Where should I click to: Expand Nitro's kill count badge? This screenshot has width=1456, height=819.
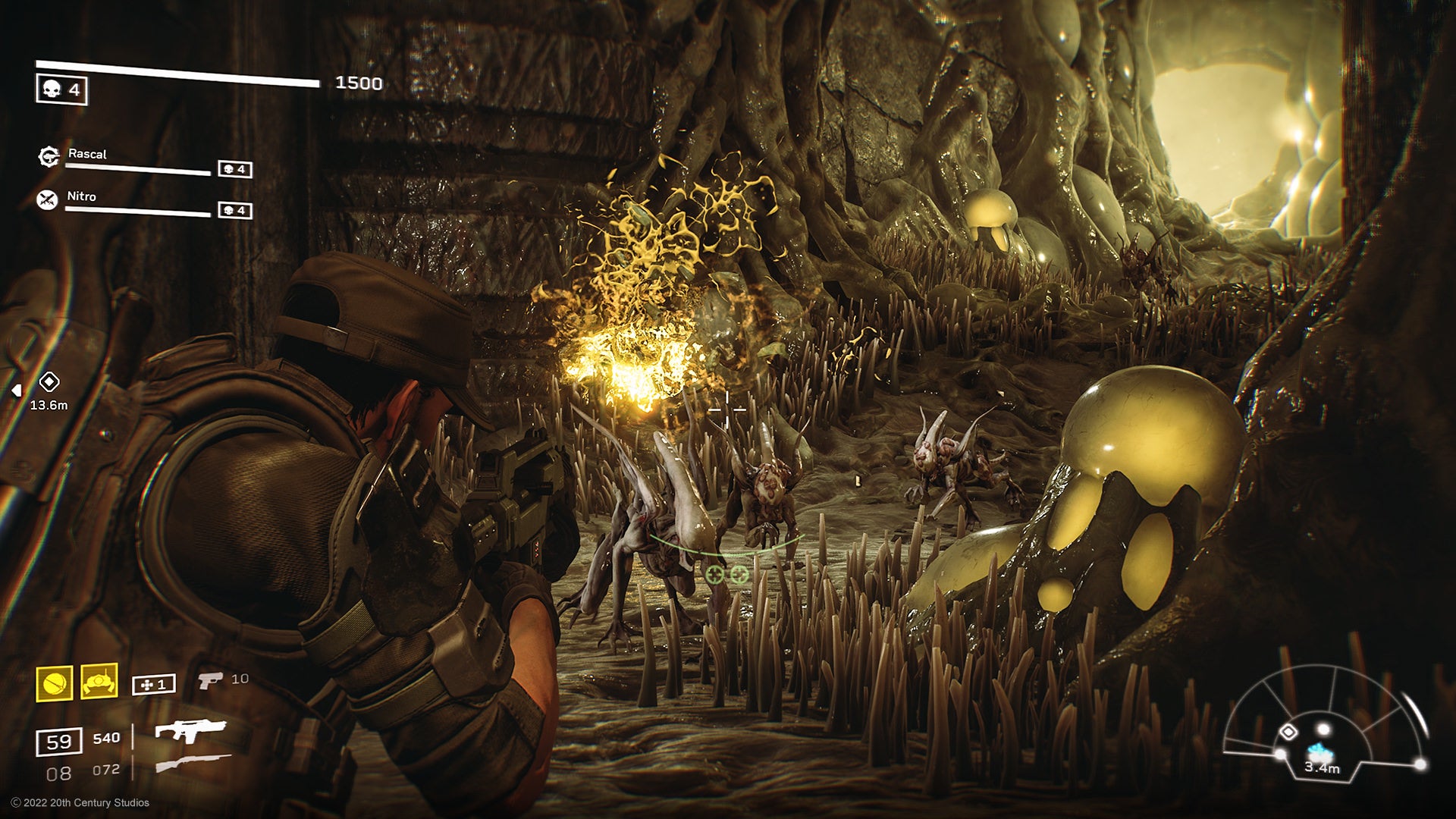[235, 212]
